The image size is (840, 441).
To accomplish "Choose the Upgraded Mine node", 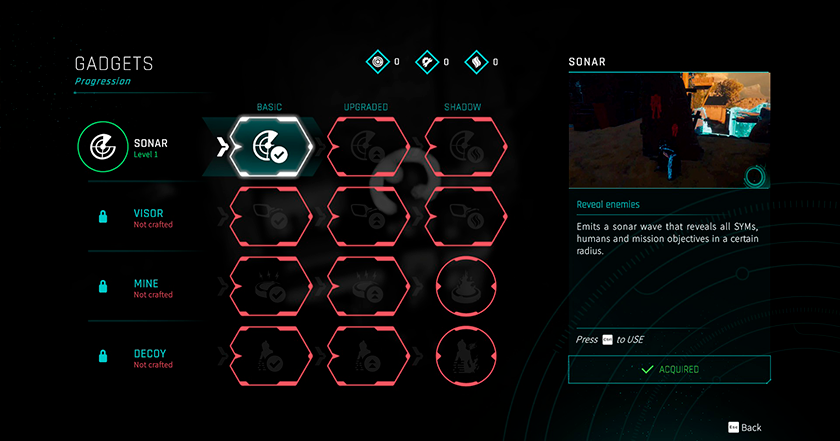I will coord(368,287).
